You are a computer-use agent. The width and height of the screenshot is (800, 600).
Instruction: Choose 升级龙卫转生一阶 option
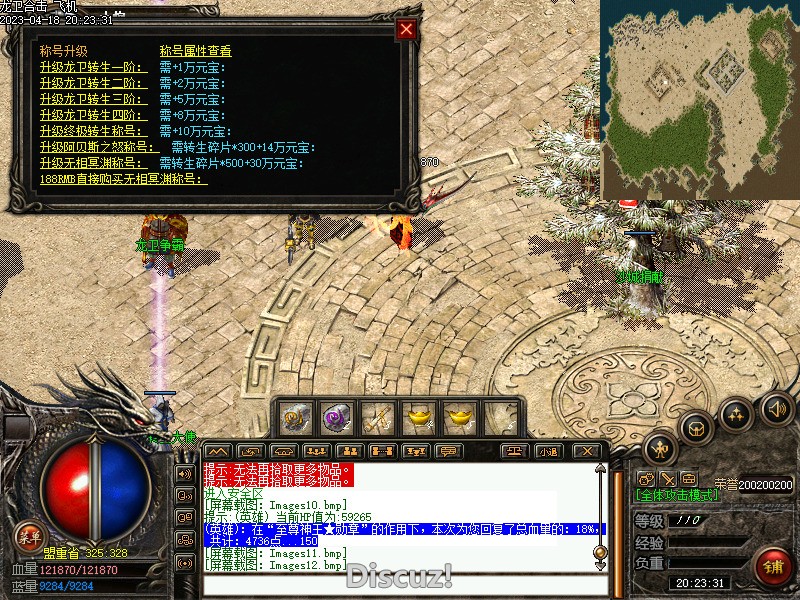(92, 67)
